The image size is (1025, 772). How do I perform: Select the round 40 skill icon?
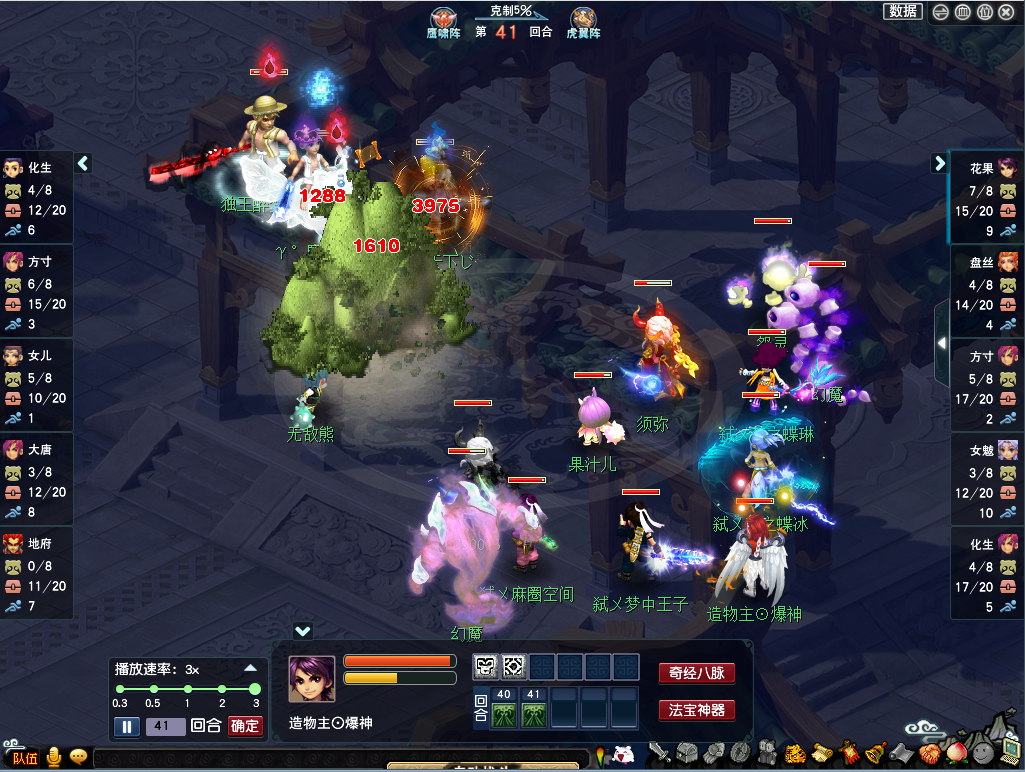[504, 713]
